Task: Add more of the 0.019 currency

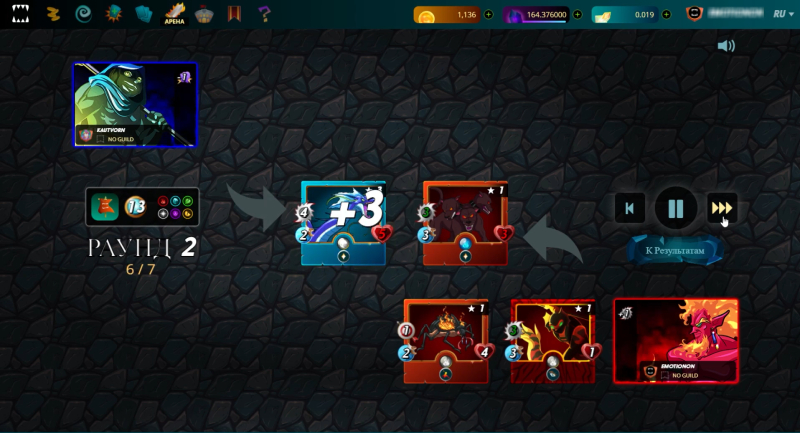Action: pos(665,15)
